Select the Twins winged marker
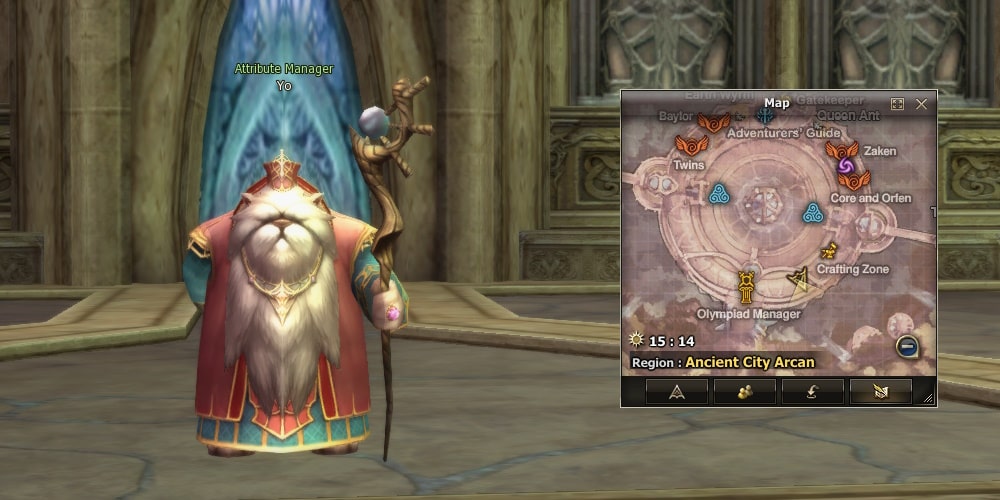Screen dimensions: 1000x500 point(685,145)
